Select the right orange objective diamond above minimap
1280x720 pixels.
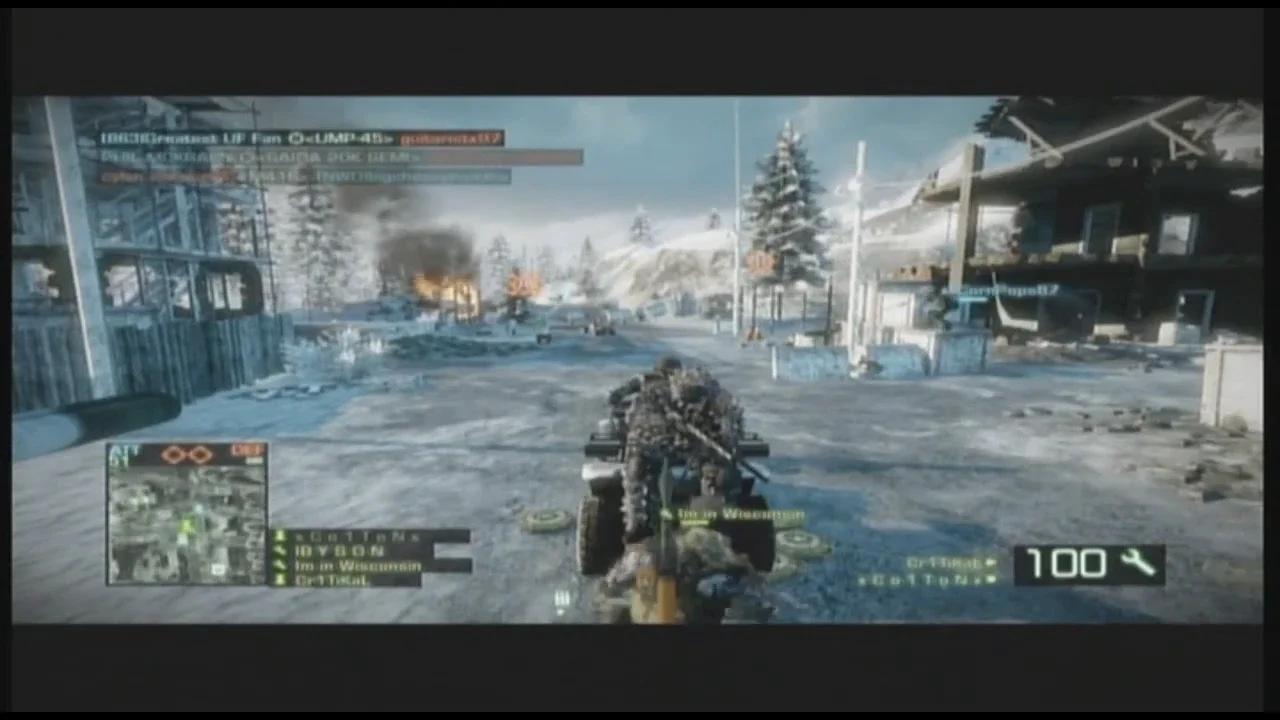tap(201, 452)
